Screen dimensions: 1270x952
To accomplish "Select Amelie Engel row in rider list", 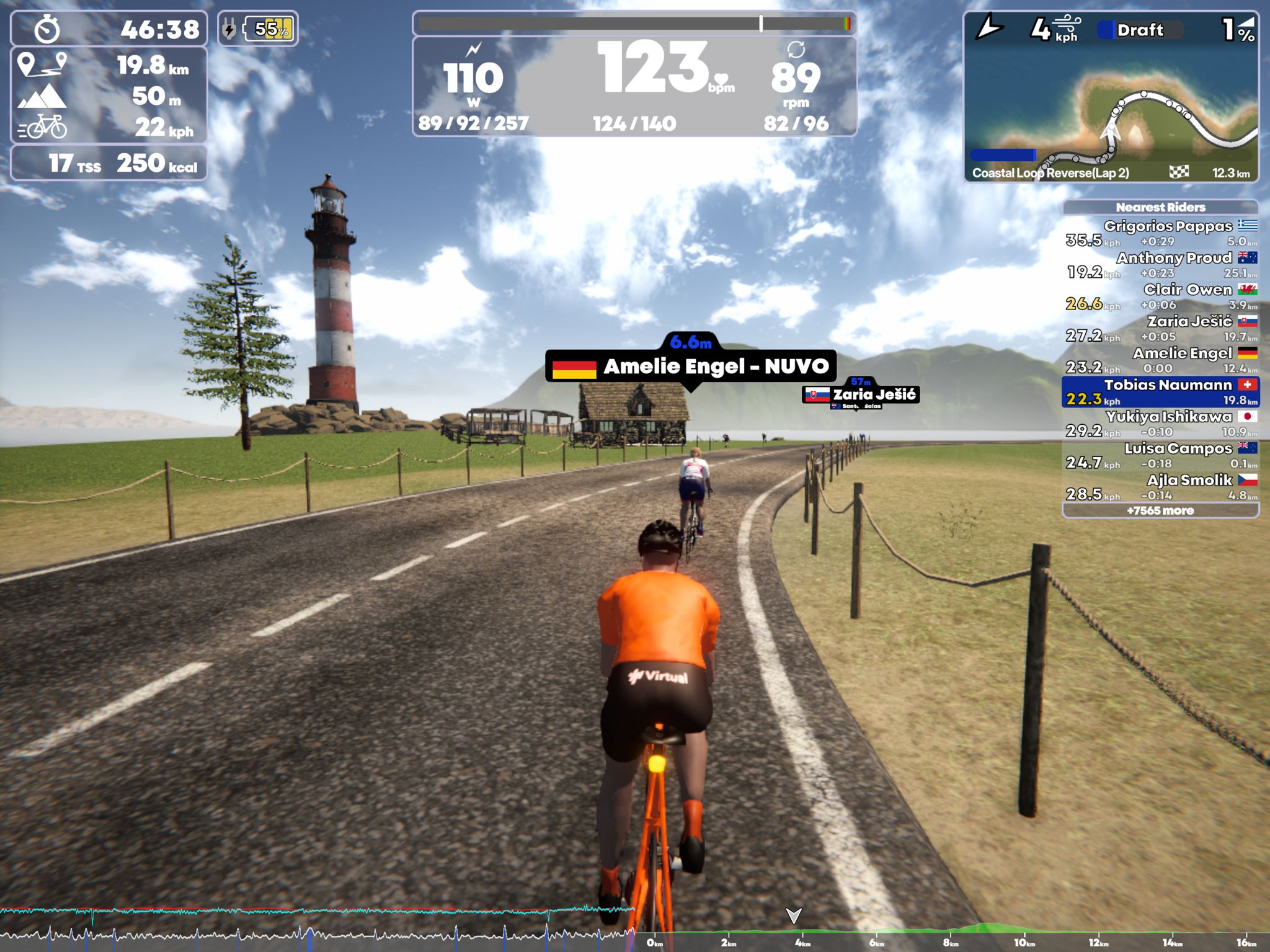I will (1160, 360).
